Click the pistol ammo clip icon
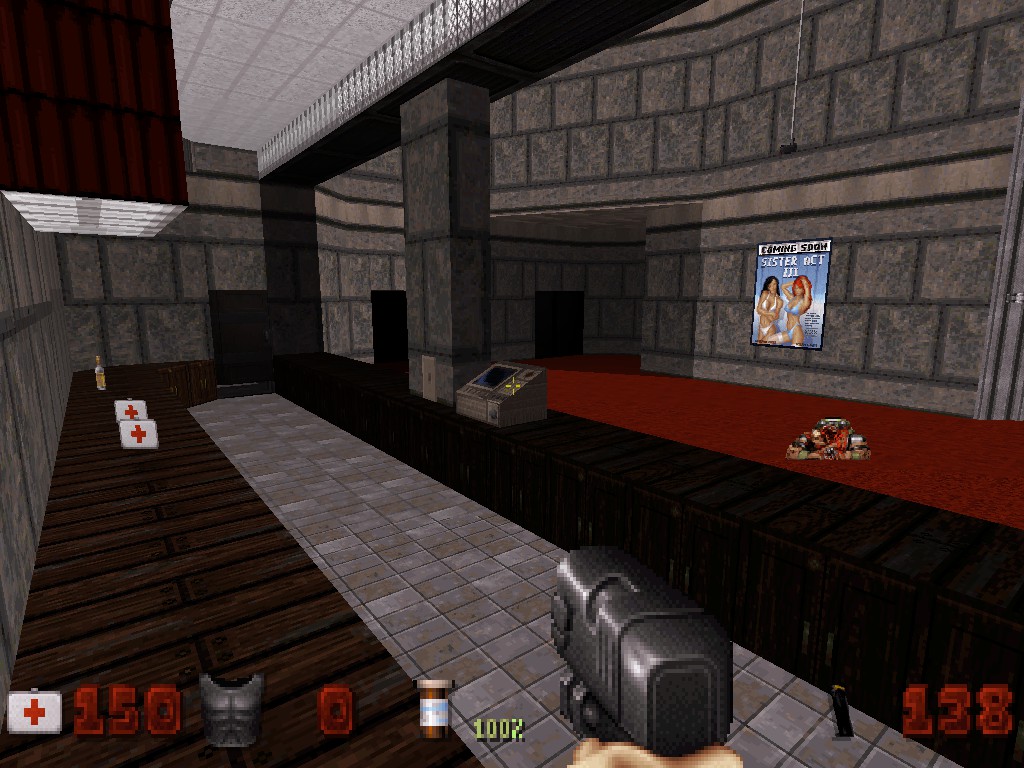The image size is (1024, 768). point(843,712)
